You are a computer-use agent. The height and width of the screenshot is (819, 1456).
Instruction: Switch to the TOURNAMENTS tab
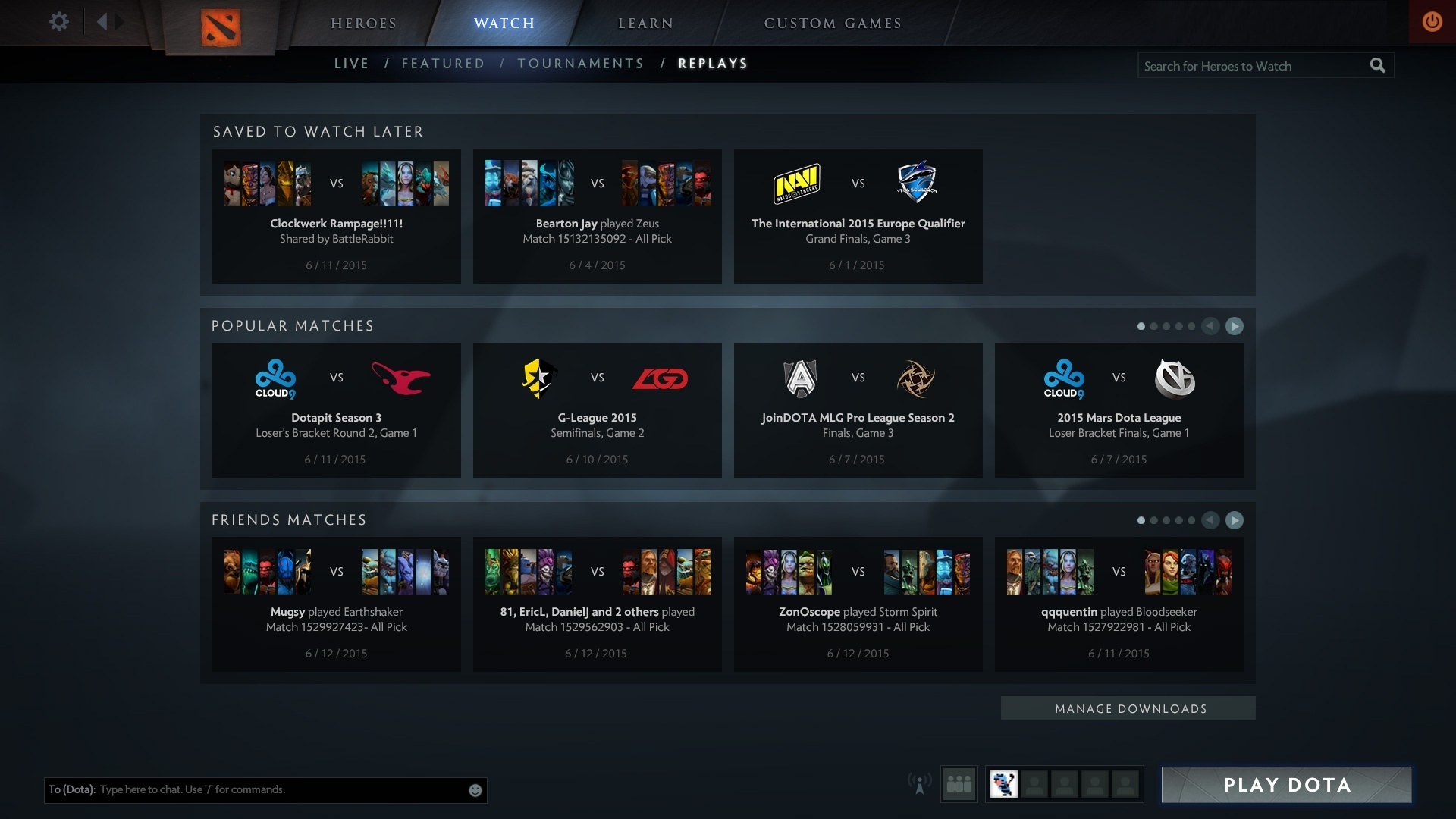[581, 64]
